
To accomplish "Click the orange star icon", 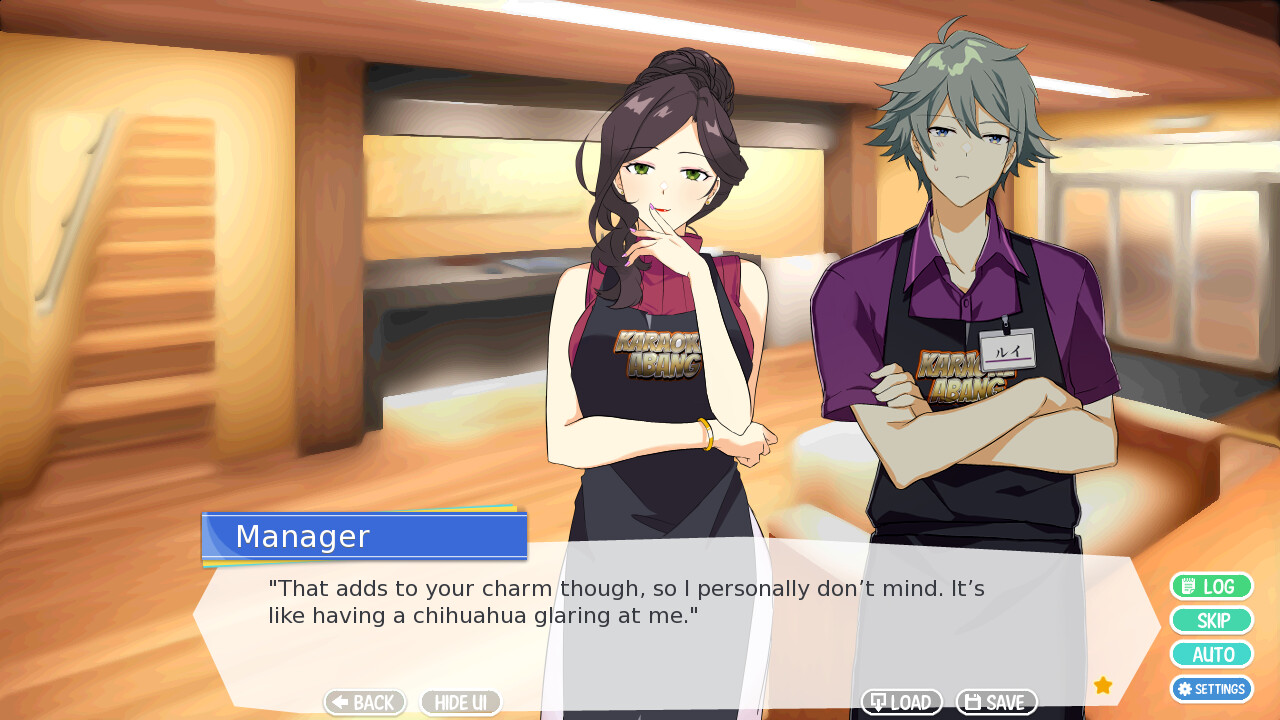I will click(1103, 685).
